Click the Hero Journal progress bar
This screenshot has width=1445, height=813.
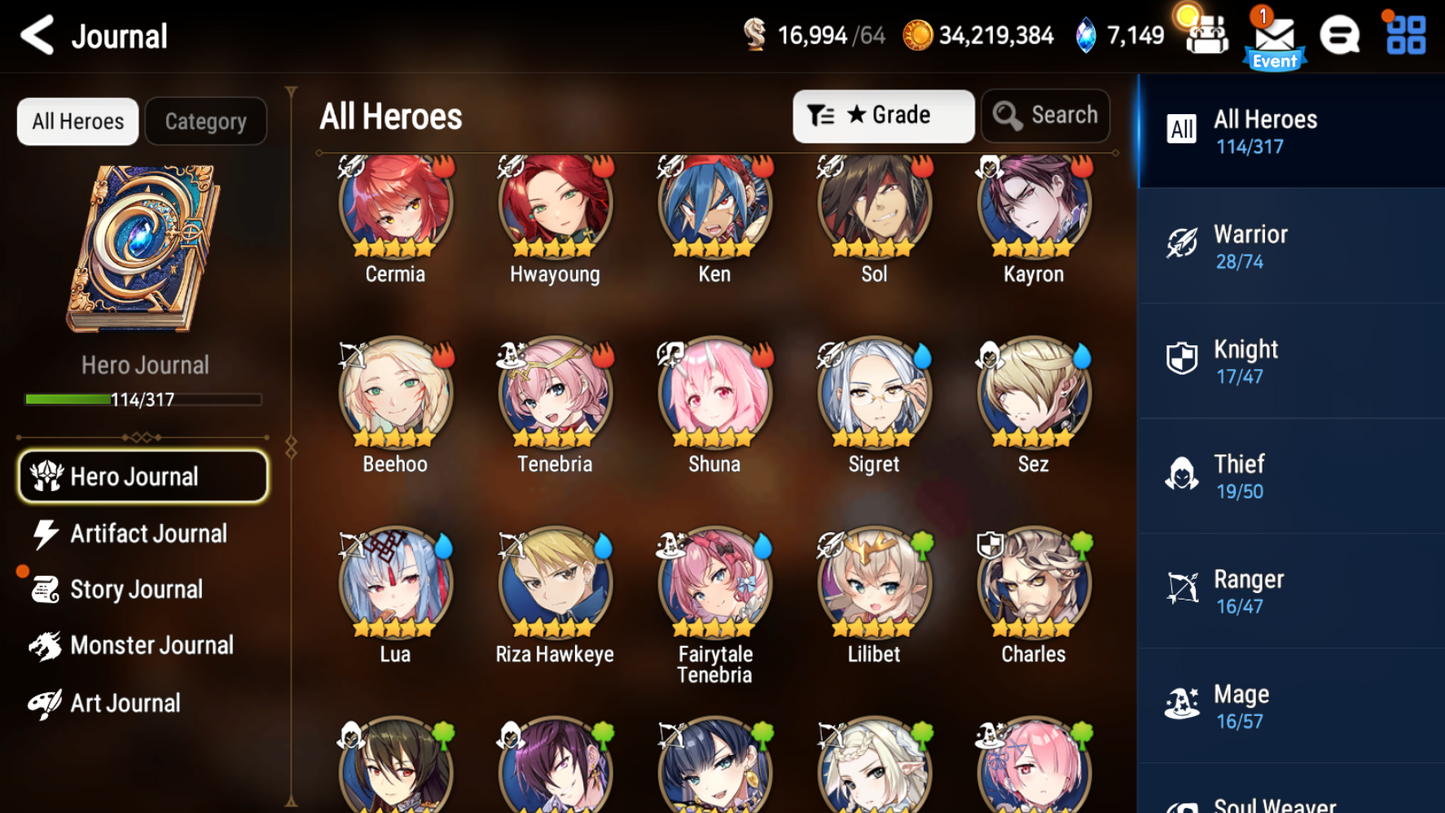tap(145, 400)
